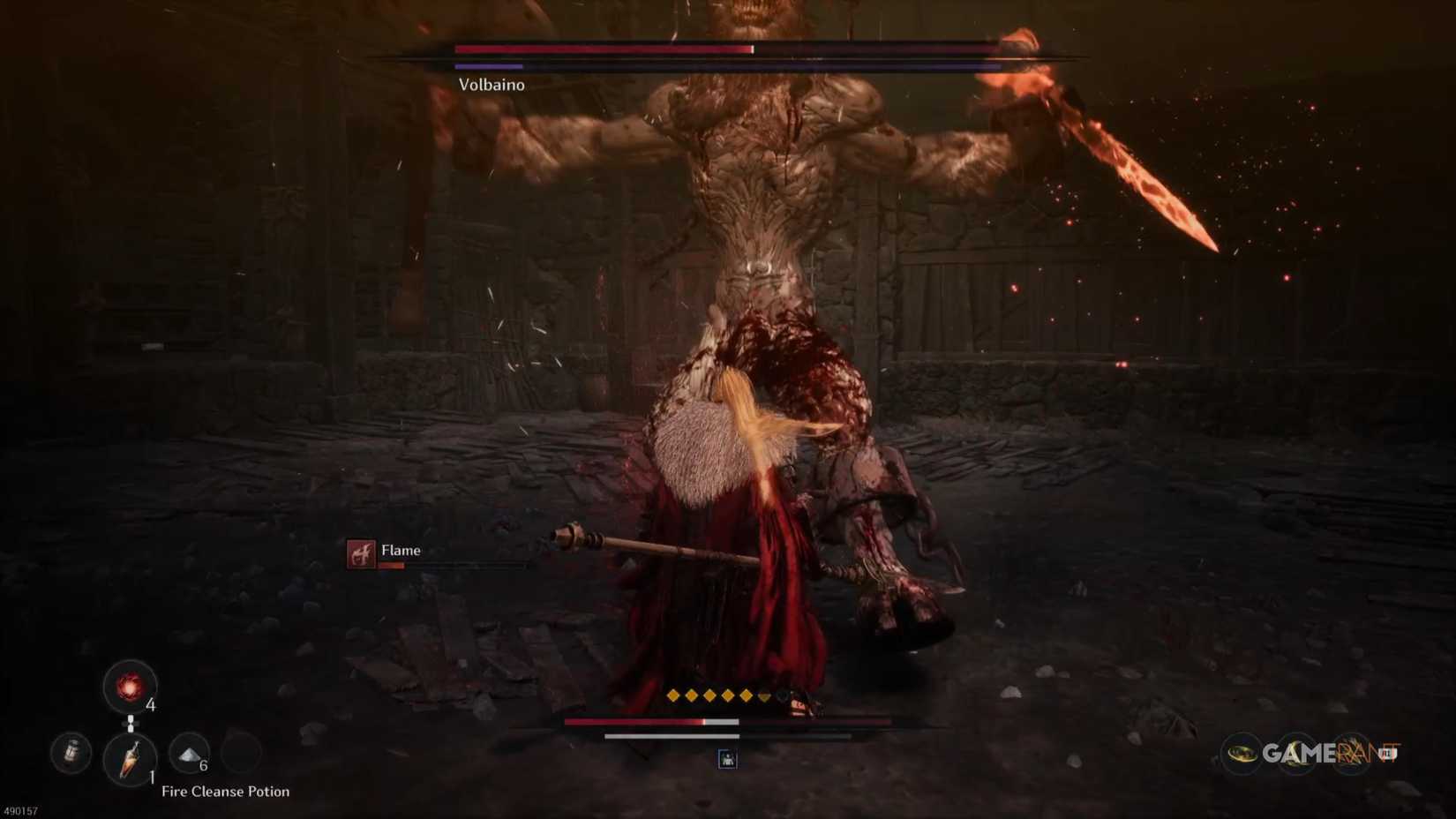This screenshot has height=819, width=1456.
Task: Click the Fire Cleanse Potion text label
Action: (225, 791)
